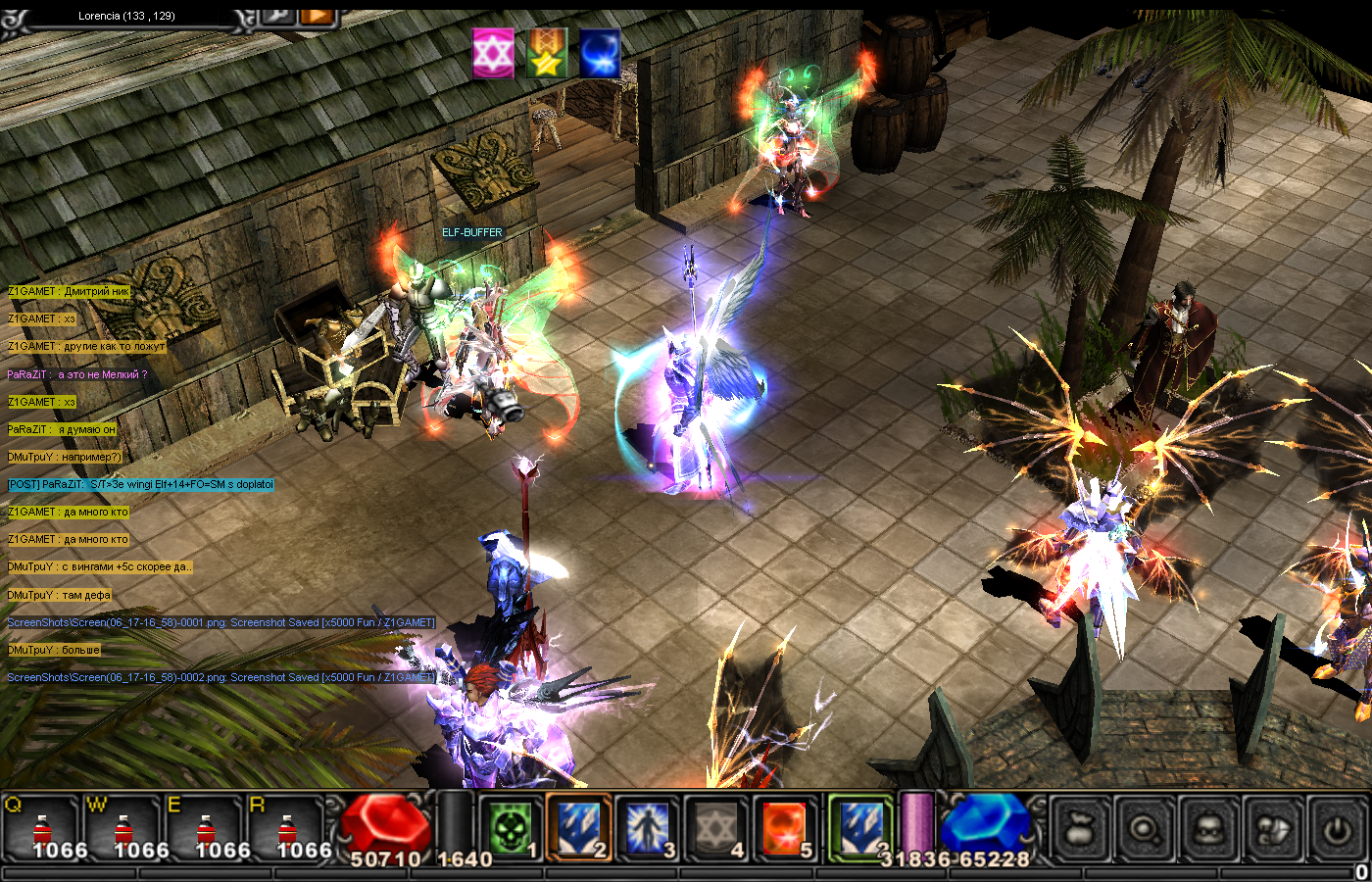
Task: Choose the grey hexagram skill in slot 4
Action: [x=715, y=828]
